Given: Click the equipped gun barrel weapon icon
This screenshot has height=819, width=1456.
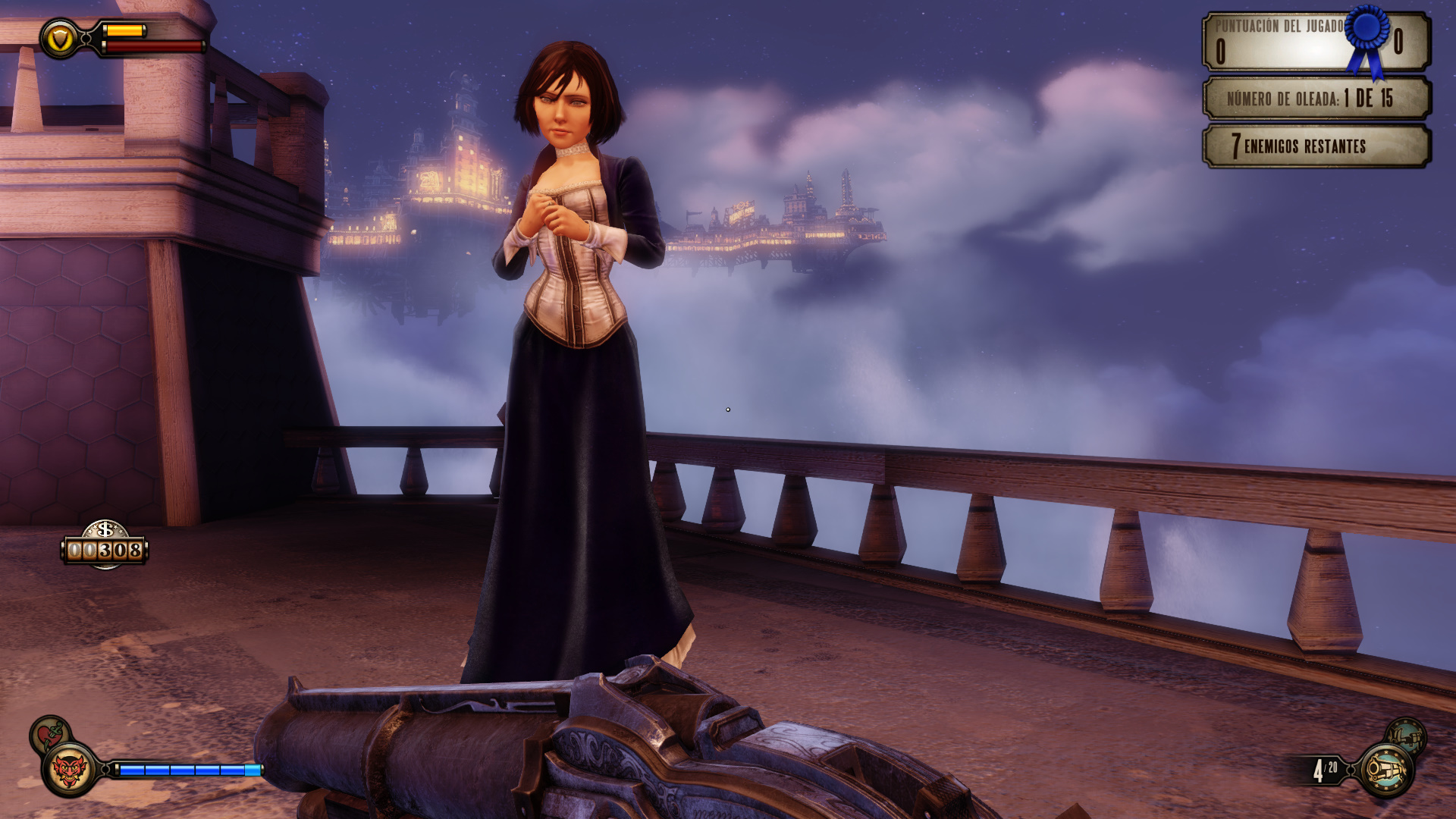Looking at the screenshot, I should click(x=1387, y=770).
